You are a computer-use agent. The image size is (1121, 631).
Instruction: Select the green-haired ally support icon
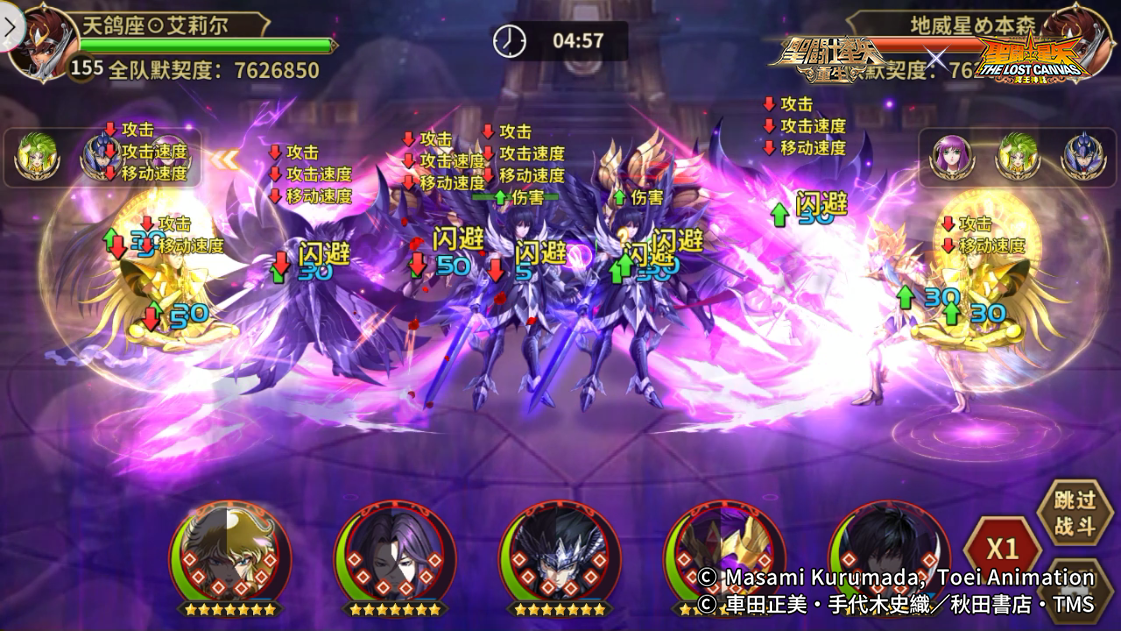pos(37,158)
